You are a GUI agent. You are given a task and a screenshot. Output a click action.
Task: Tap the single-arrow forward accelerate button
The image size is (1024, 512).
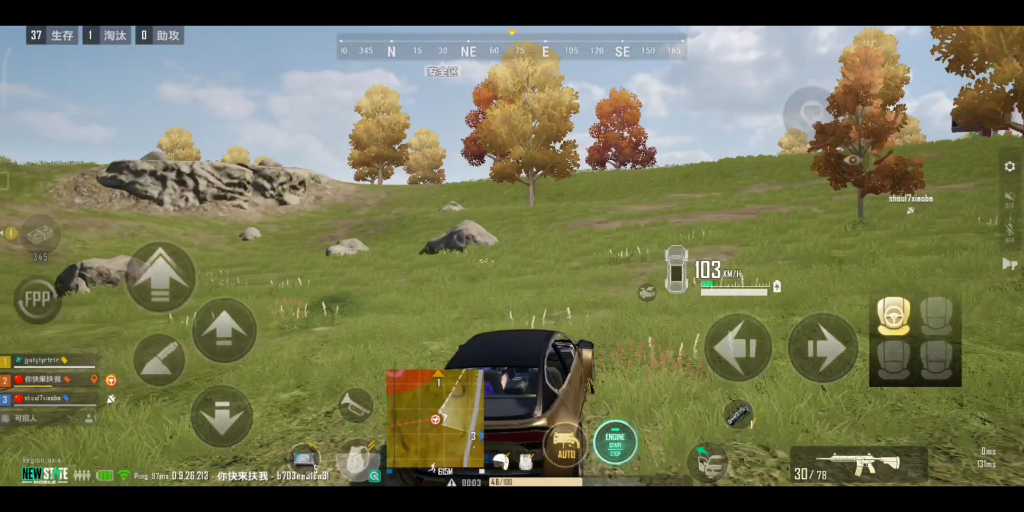224,331
